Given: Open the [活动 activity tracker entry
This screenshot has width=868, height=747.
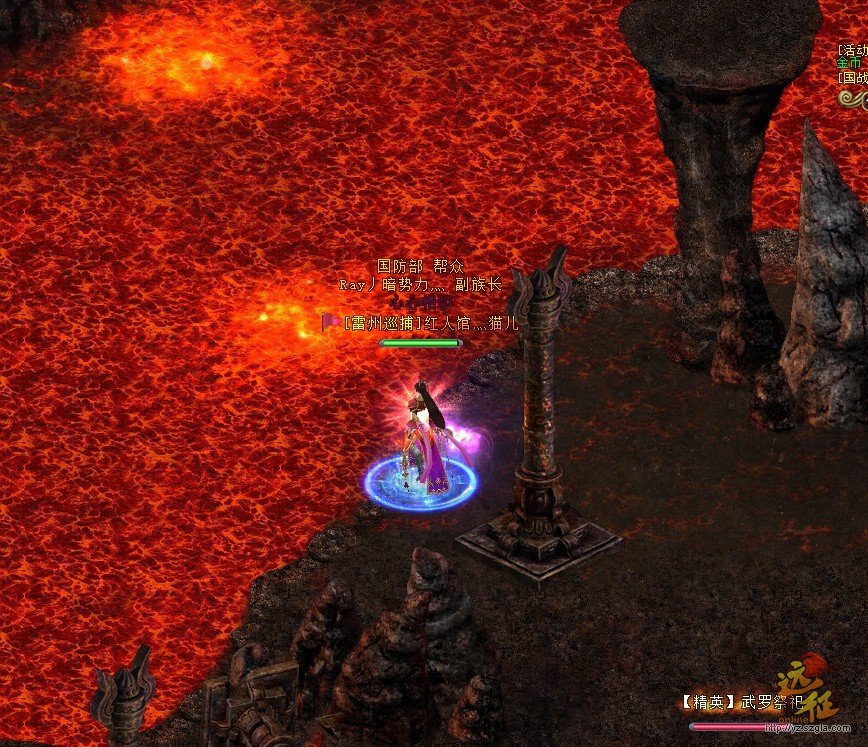Looking at the screenshot, I should click(853, 49).
